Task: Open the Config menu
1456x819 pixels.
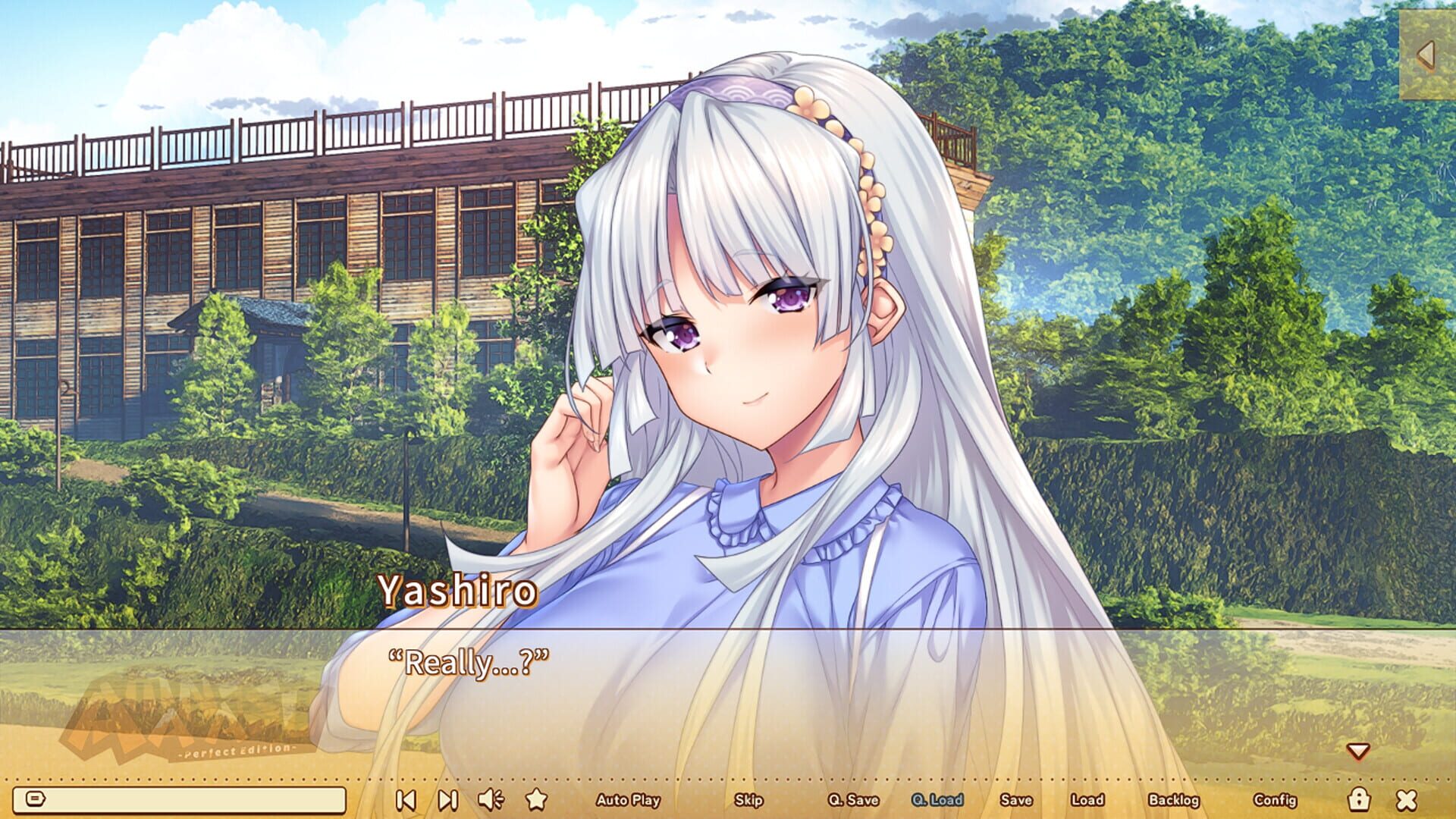Action: (x=1277, y=800)
